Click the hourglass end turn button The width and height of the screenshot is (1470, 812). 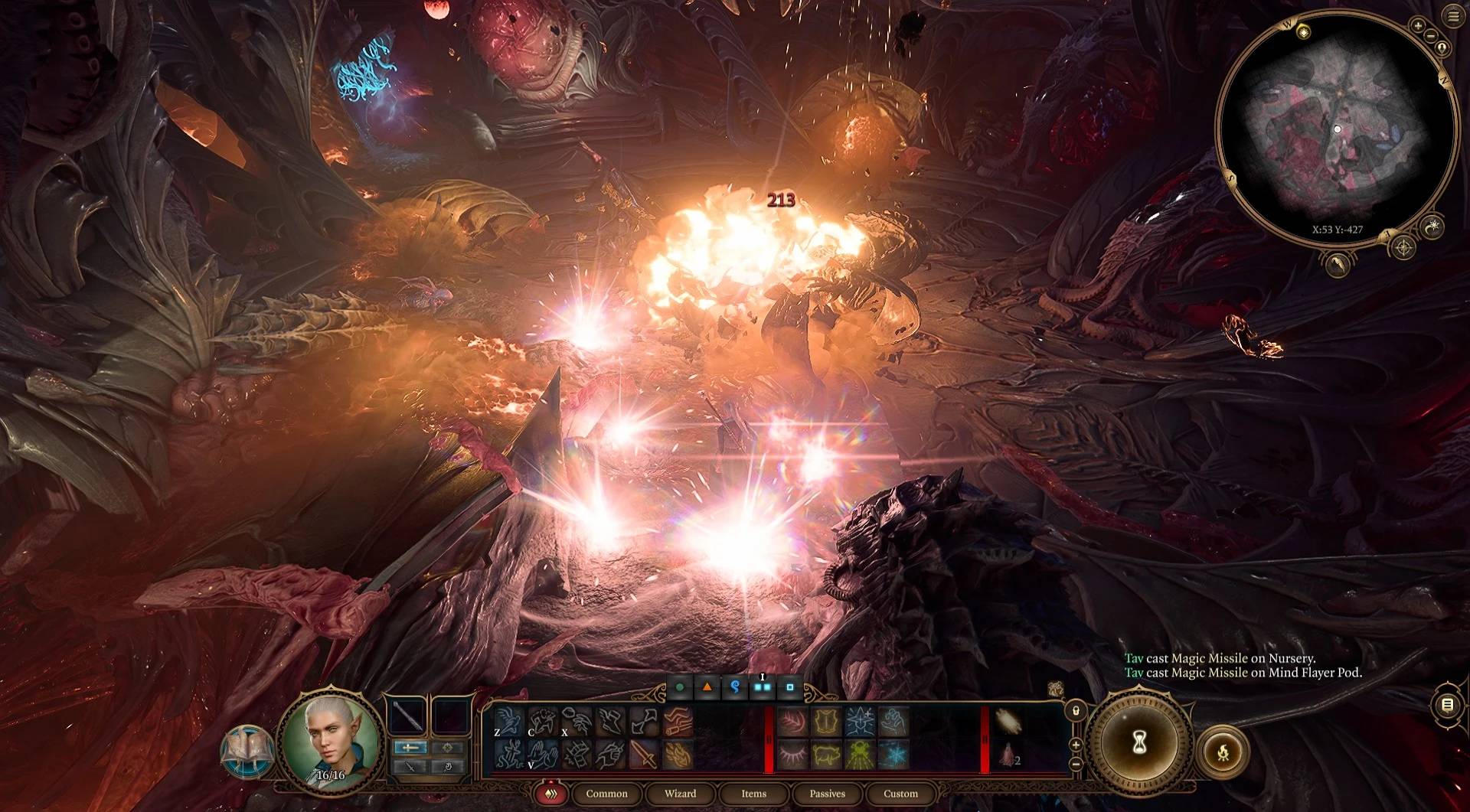(1139, 741)
